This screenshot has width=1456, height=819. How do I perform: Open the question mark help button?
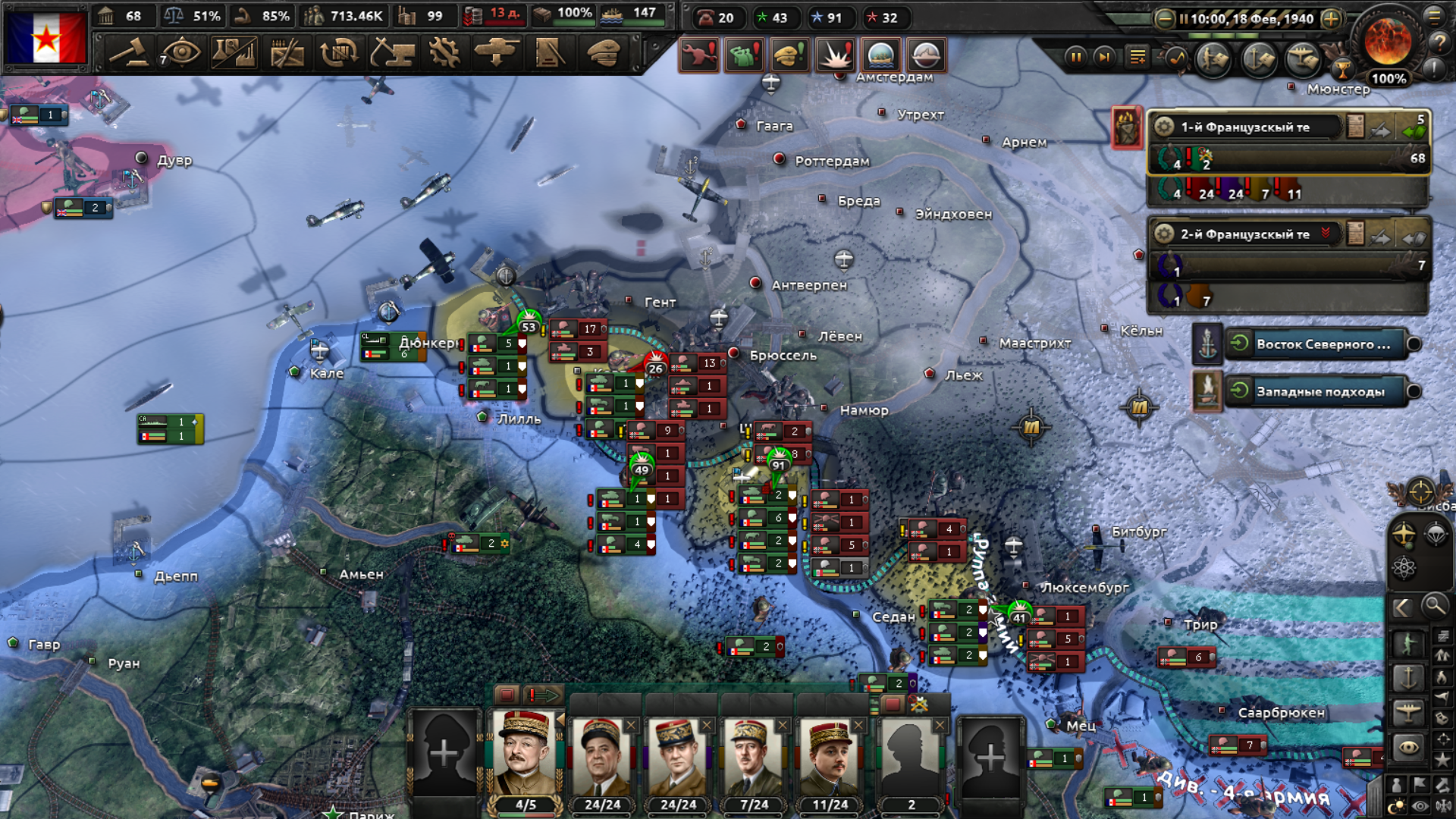pos(1438,43)
